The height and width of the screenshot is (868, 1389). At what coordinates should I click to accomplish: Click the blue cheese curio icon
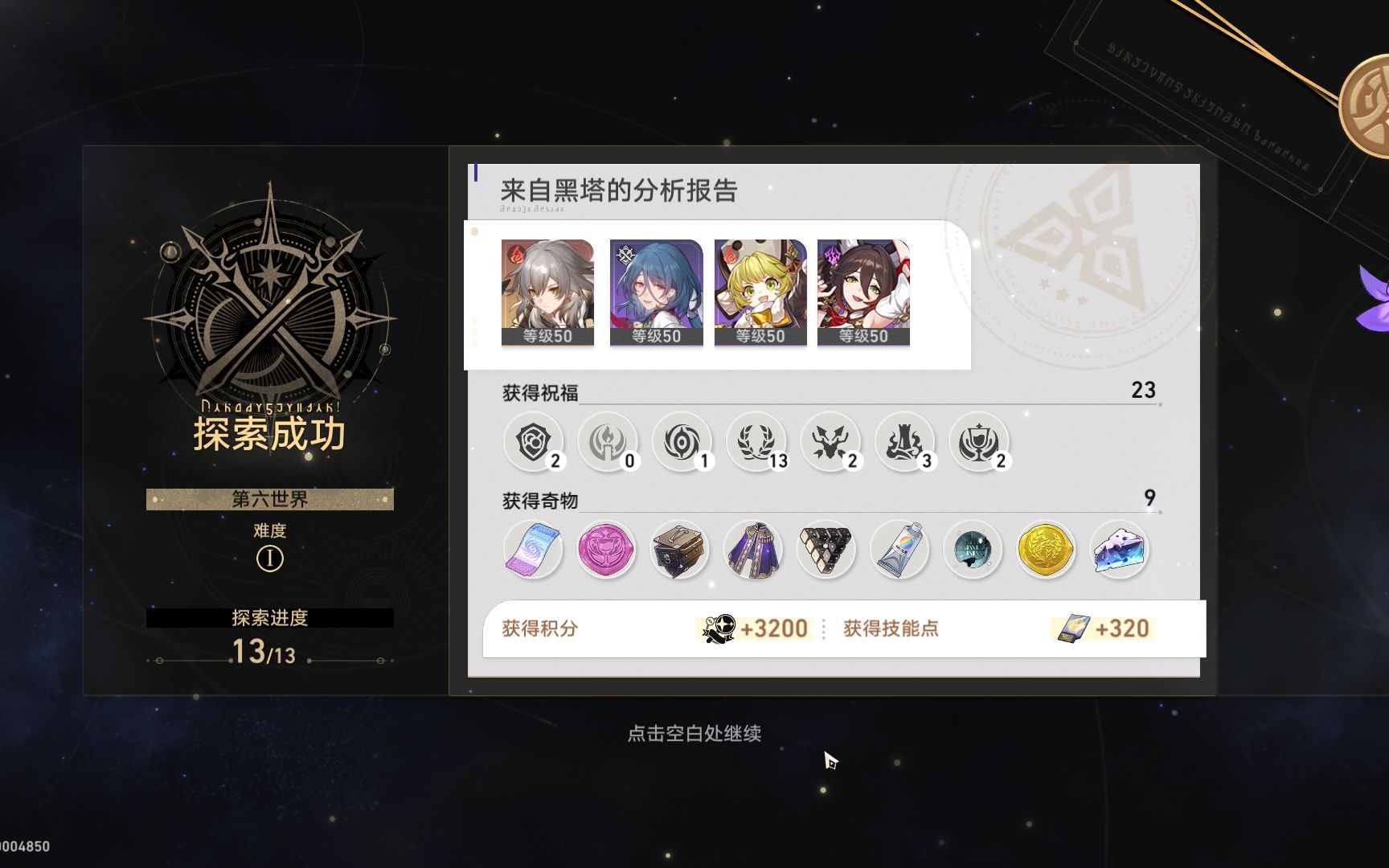[1121, 550]
